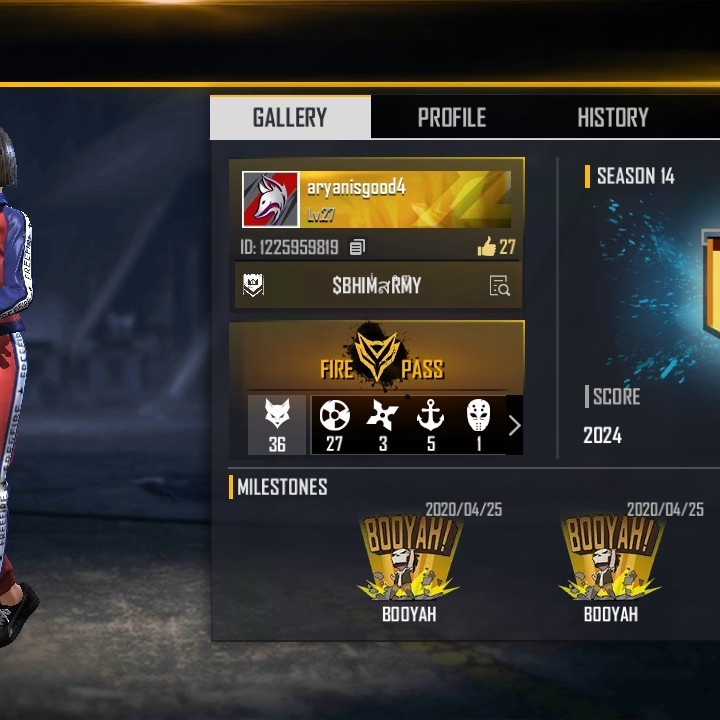This screenshot has height=720, width=720.
Task: Open the Fire Pass banner
Action: (x=377, y=356)
